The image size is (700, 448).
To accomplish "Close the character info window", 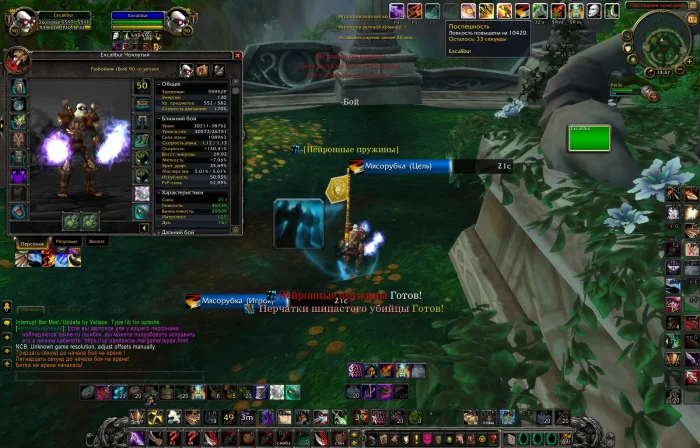I will click(x=238, y=56).
